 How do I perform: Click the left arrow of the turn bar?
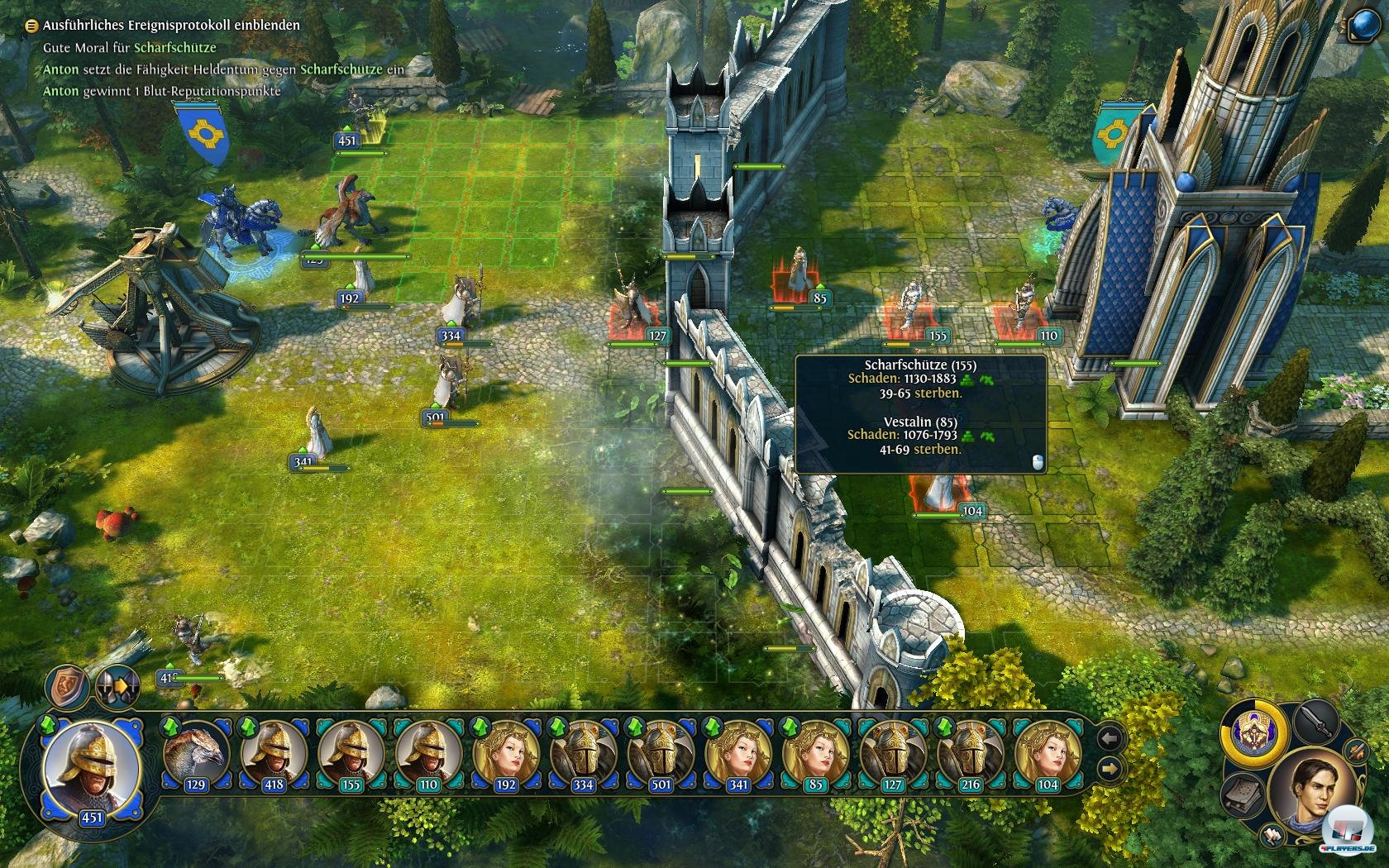click(x=1110, y=738)
